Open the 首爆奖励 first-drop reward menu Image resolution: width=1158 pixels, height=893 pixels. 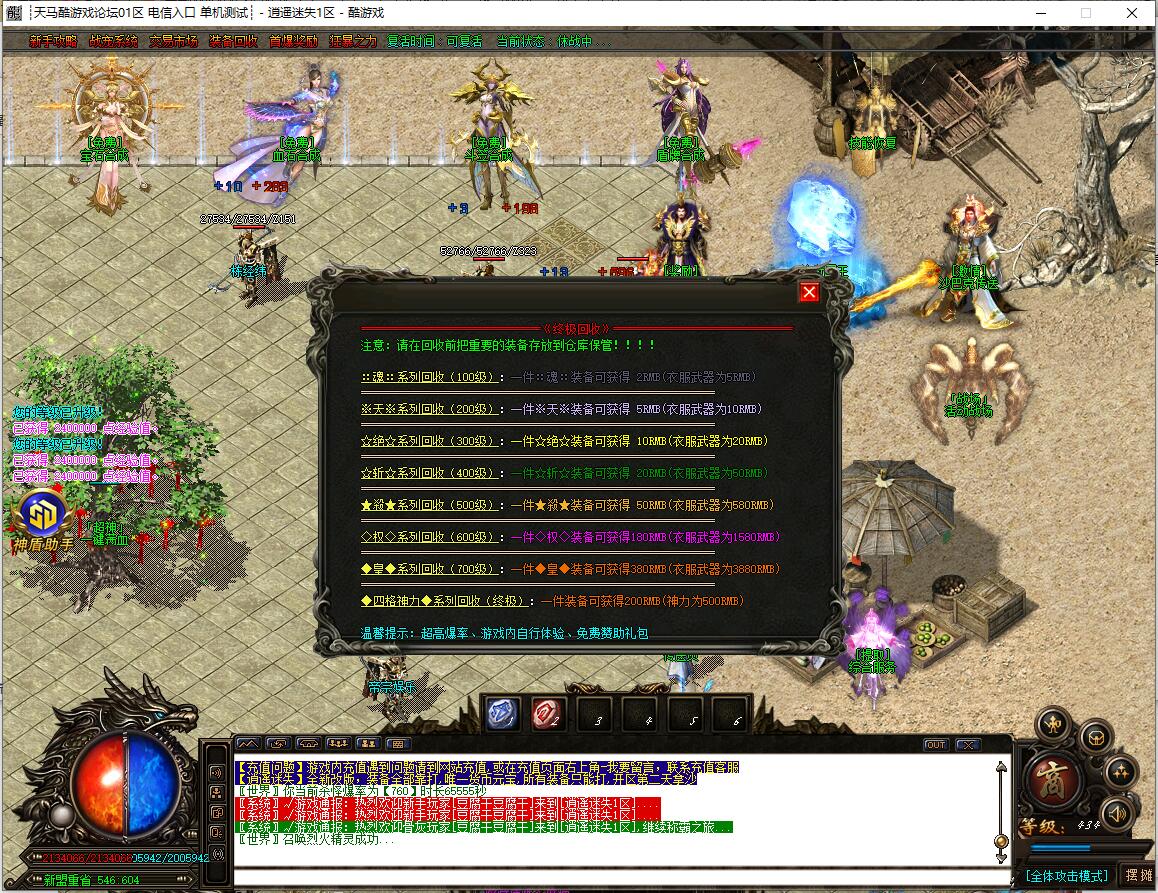[x=293, y=42]
